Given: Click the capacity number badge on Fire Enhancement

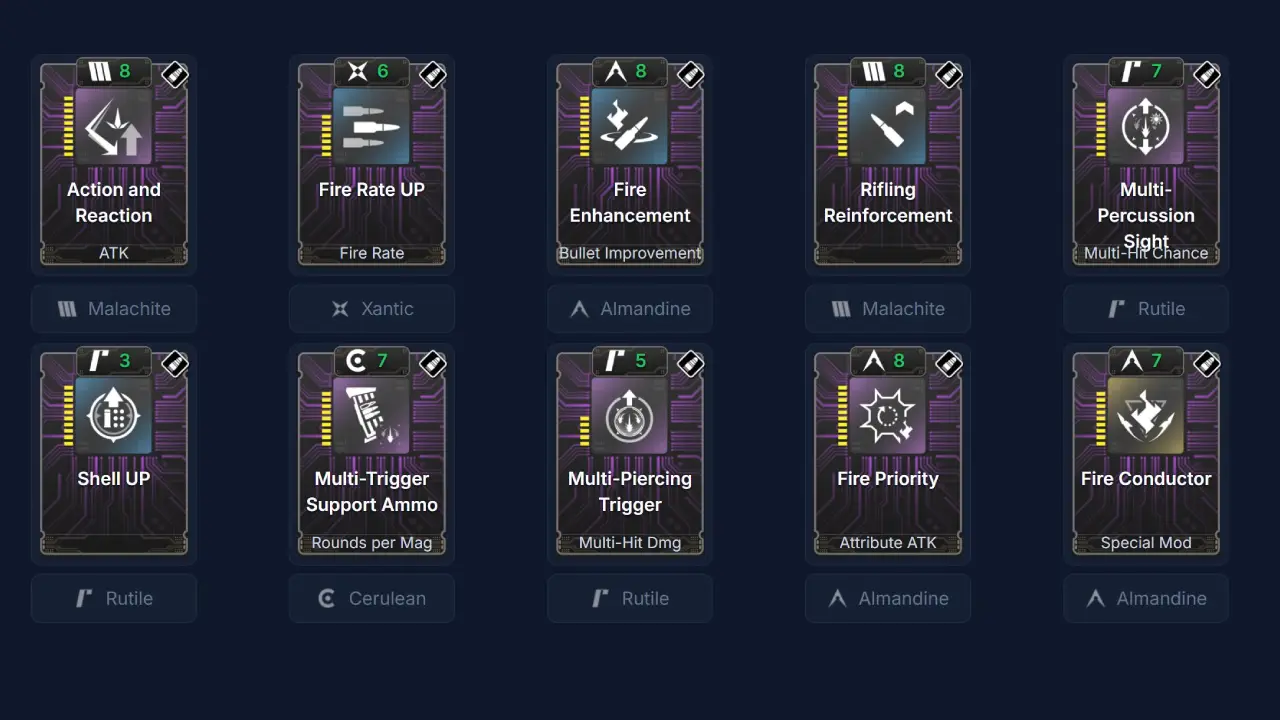Looking at the screenshot, I should pyautogui.click(x=629, y=71).
